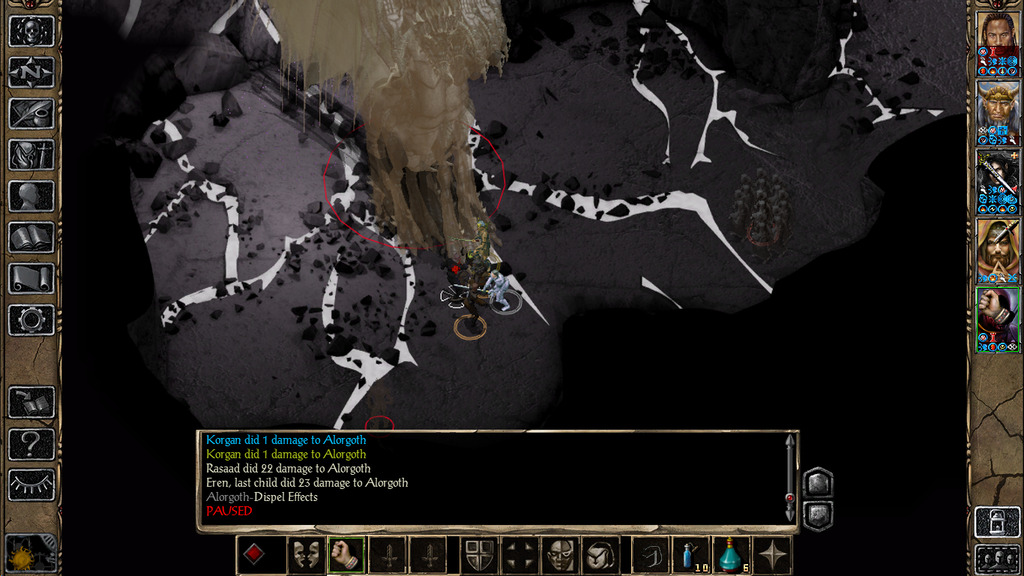This screenshot has height=576, width=1024.
Task: Select the first party member portrait
Action: (997, 44)
